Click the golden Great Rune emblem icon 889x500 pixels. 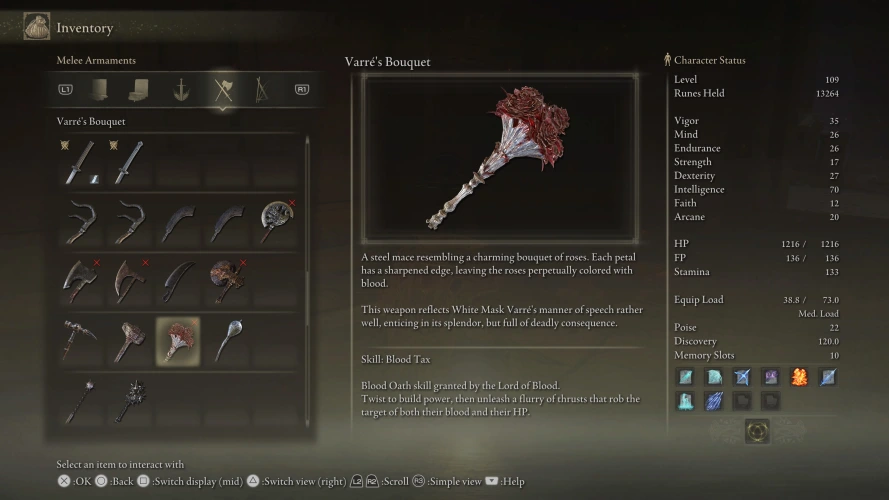pyautogui.click(x=756, y=432)
